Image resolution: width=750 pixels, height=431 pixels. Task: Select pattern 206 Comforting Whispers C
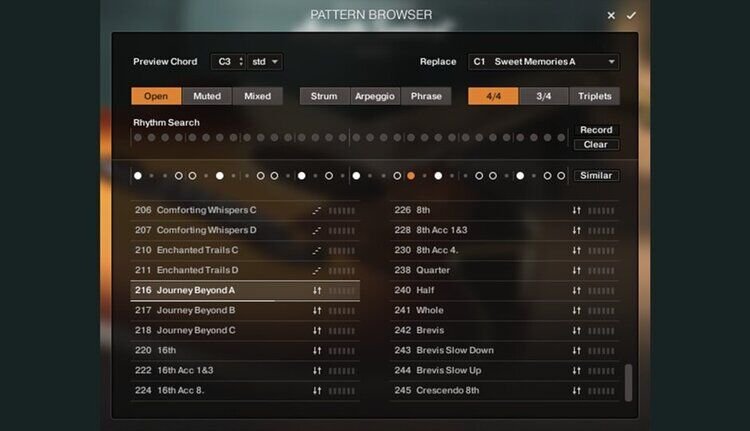point(207,210)
